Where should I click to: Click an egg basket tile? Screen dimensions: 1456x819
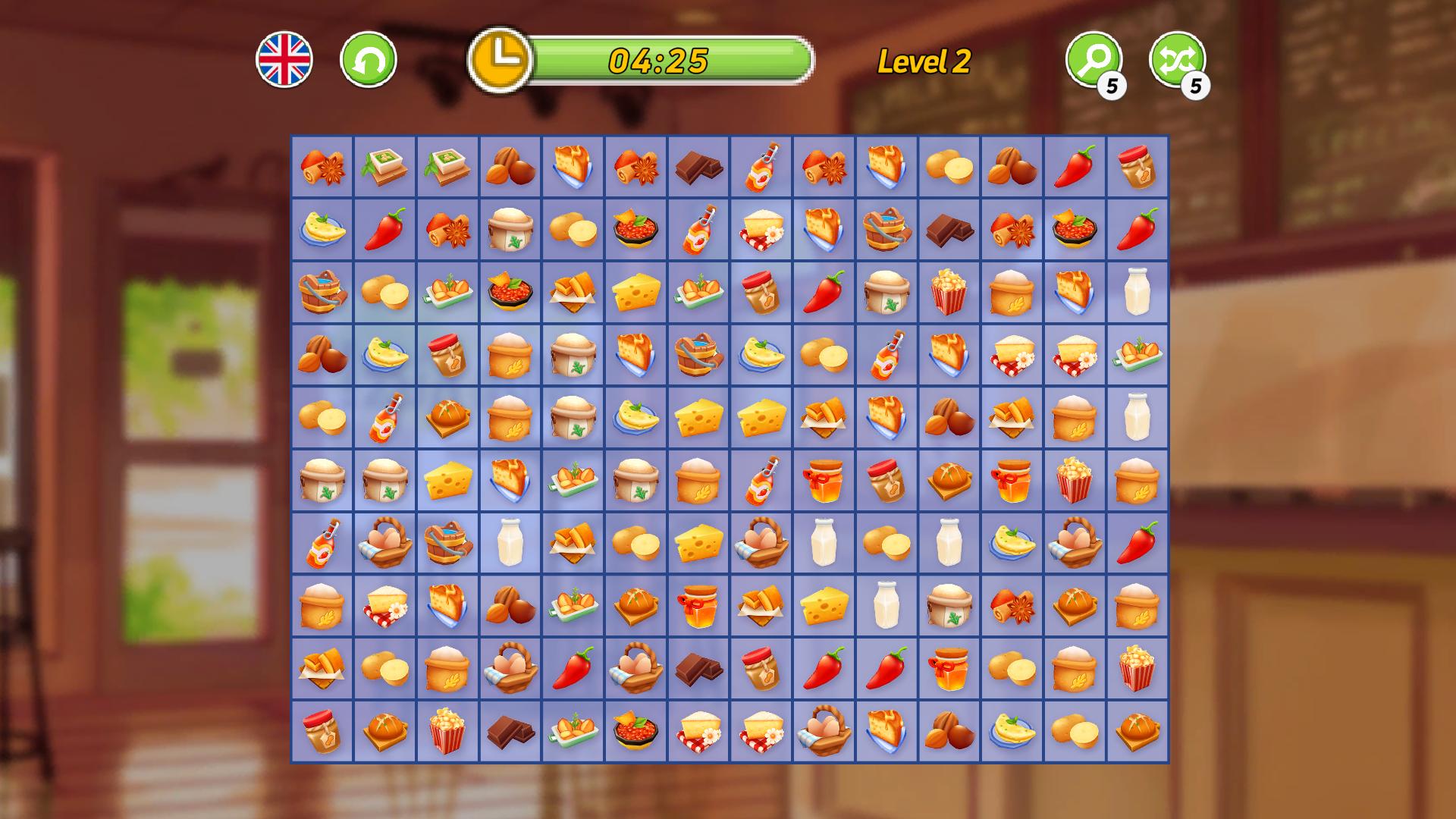pyautogui.click(x=384, y=541)
